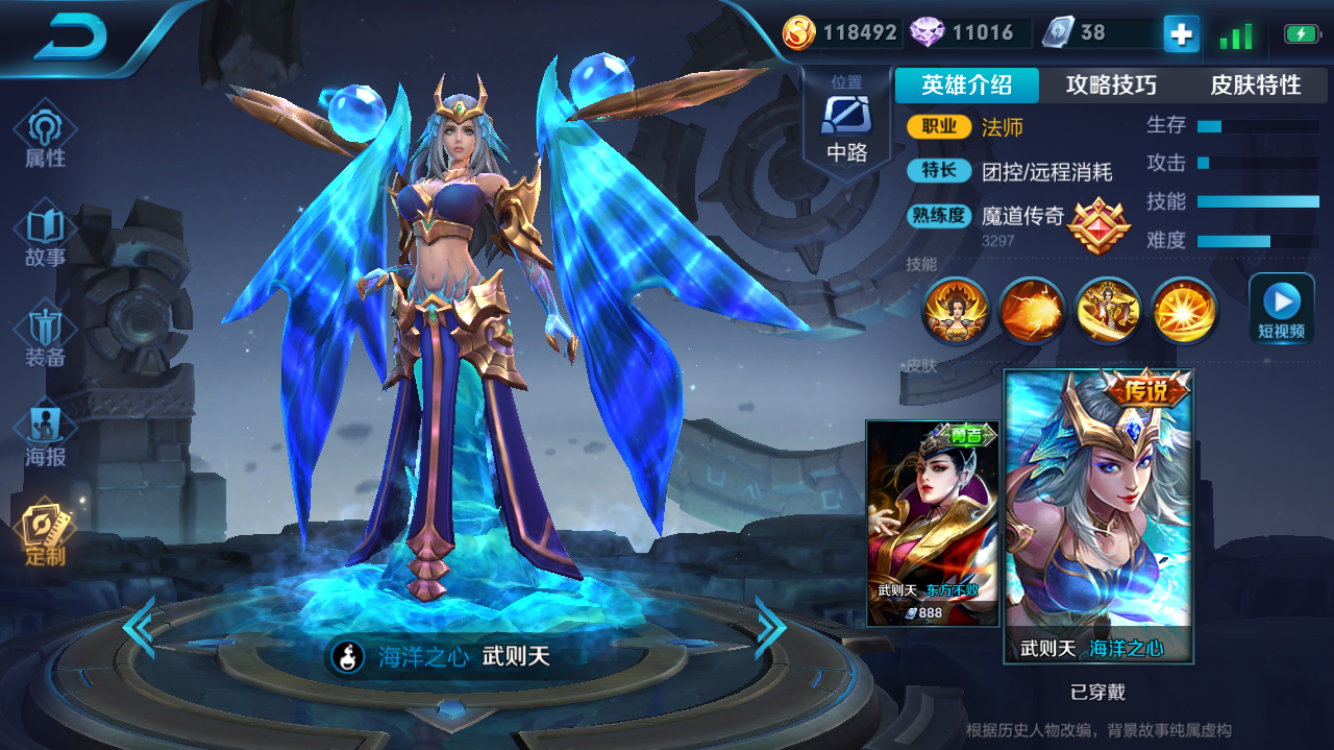Open the 故事 story side menu
This screenshot has height=750, width=1334.
[45, 235]
